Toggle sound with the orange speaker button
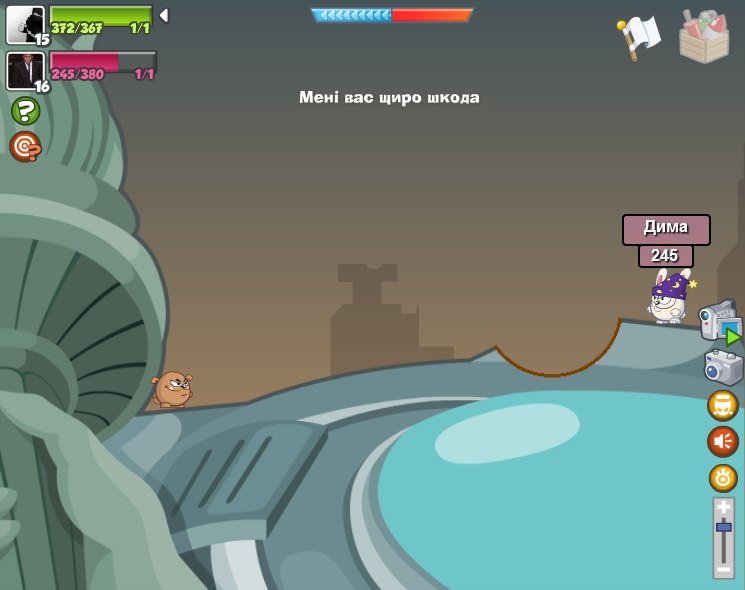The width and height of the screenshot is (745, 590). (723, 441)
